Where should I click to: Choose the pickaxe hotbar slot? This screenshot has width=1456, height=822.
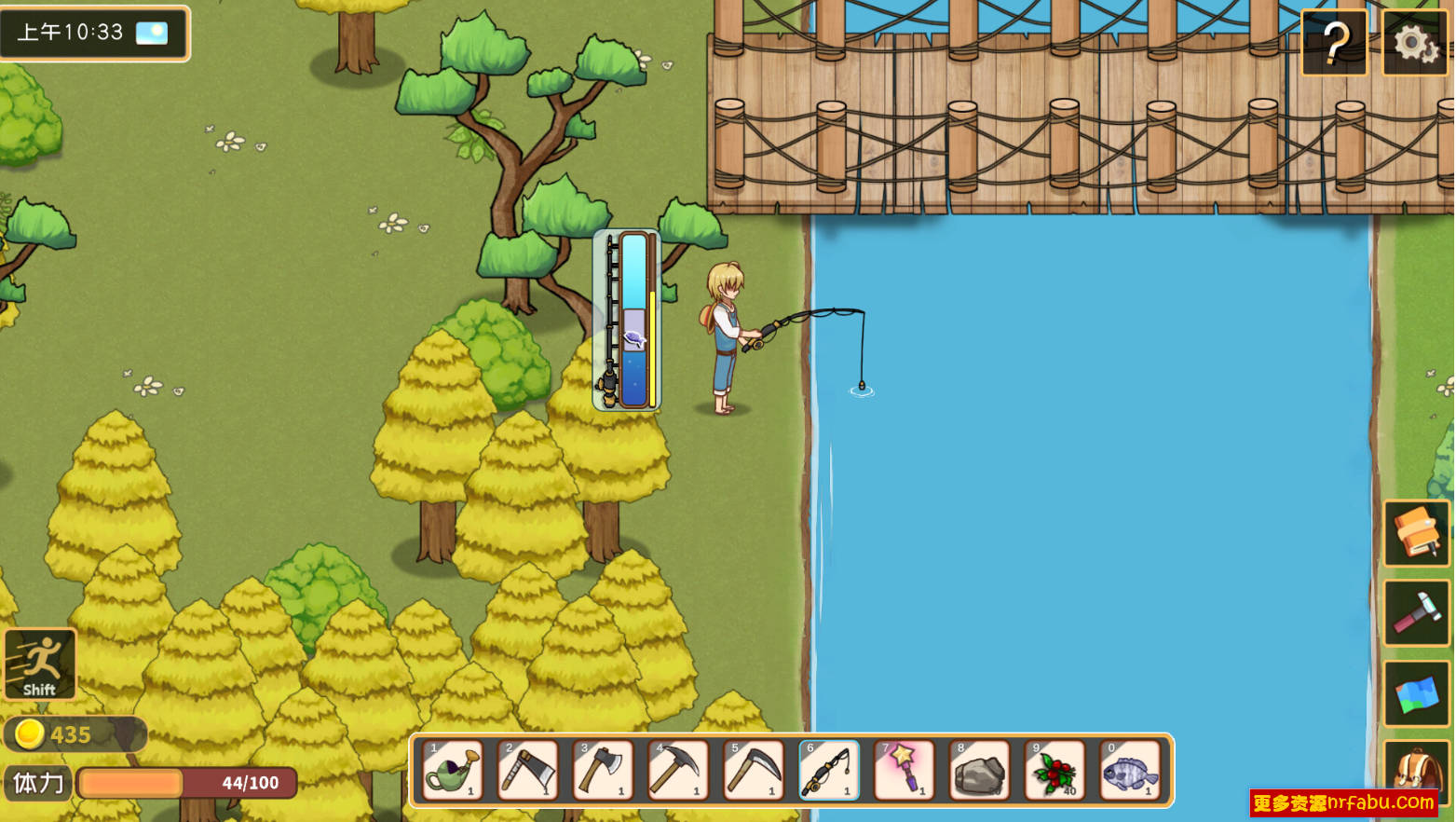click(x=678, y=771)
